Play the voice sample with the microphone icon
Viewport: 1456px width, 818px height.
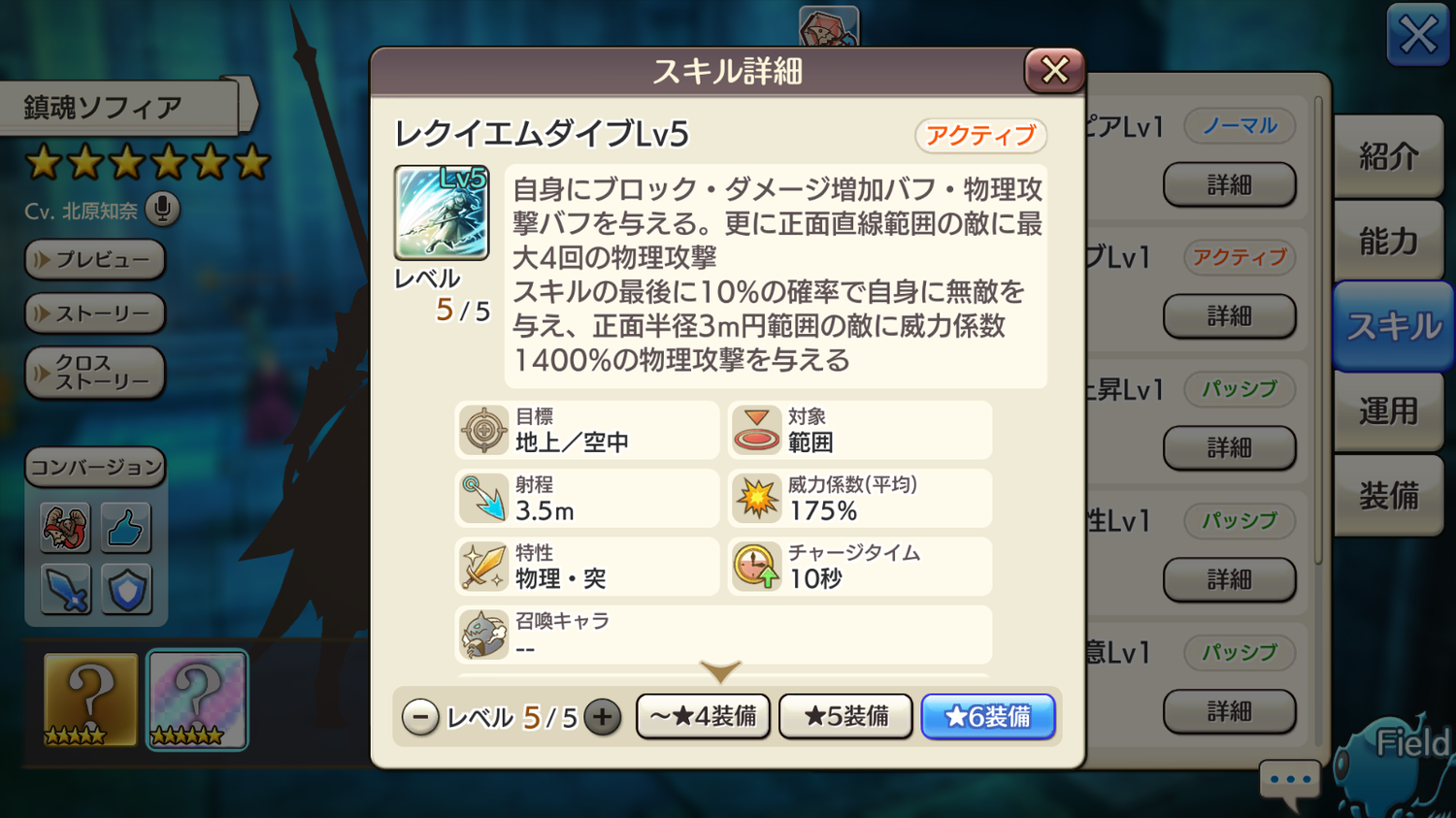pyautogui.click(x=161, y=210)
